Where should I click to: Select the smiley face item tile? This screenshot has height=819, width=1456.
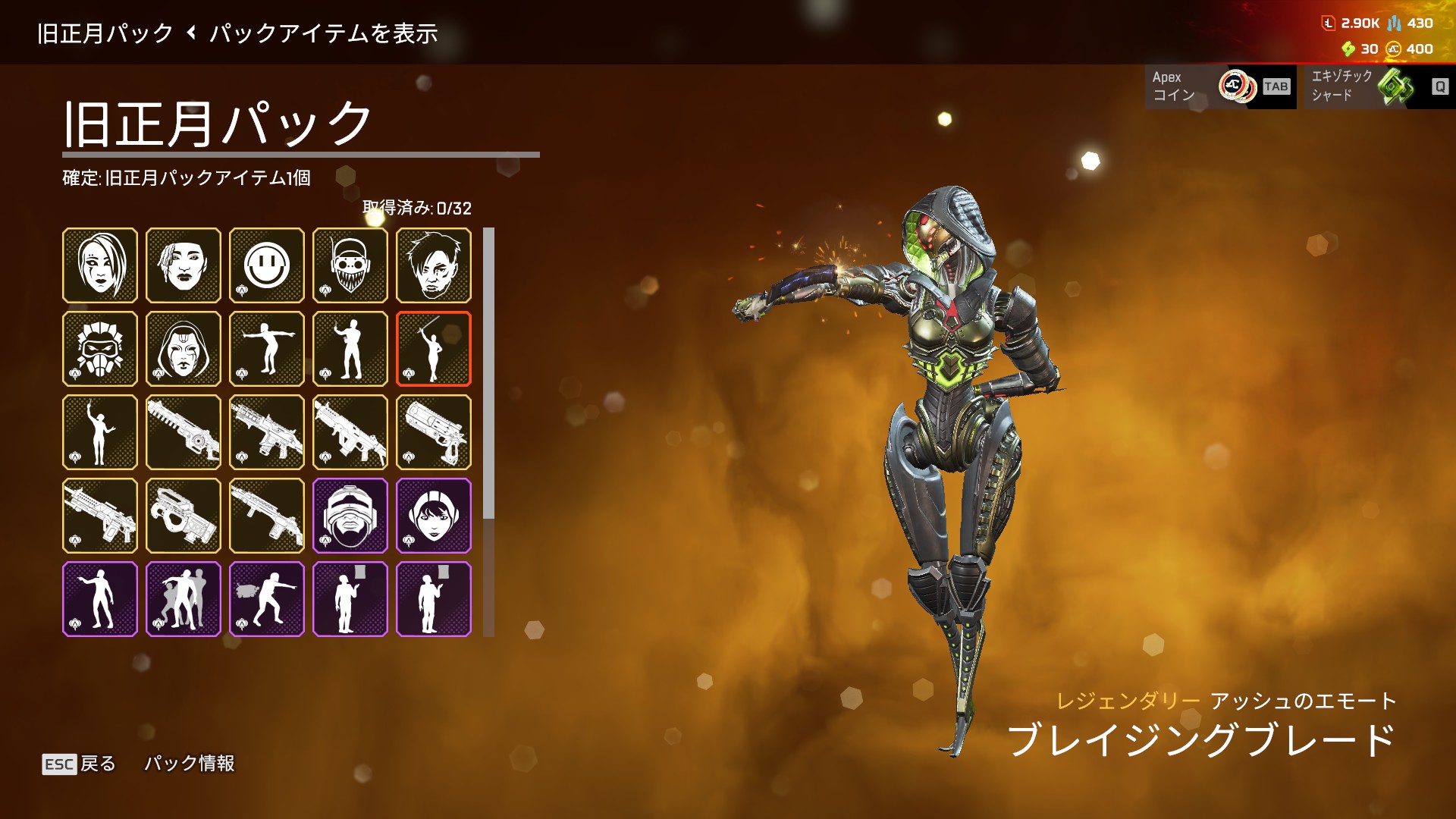[267, 265]
